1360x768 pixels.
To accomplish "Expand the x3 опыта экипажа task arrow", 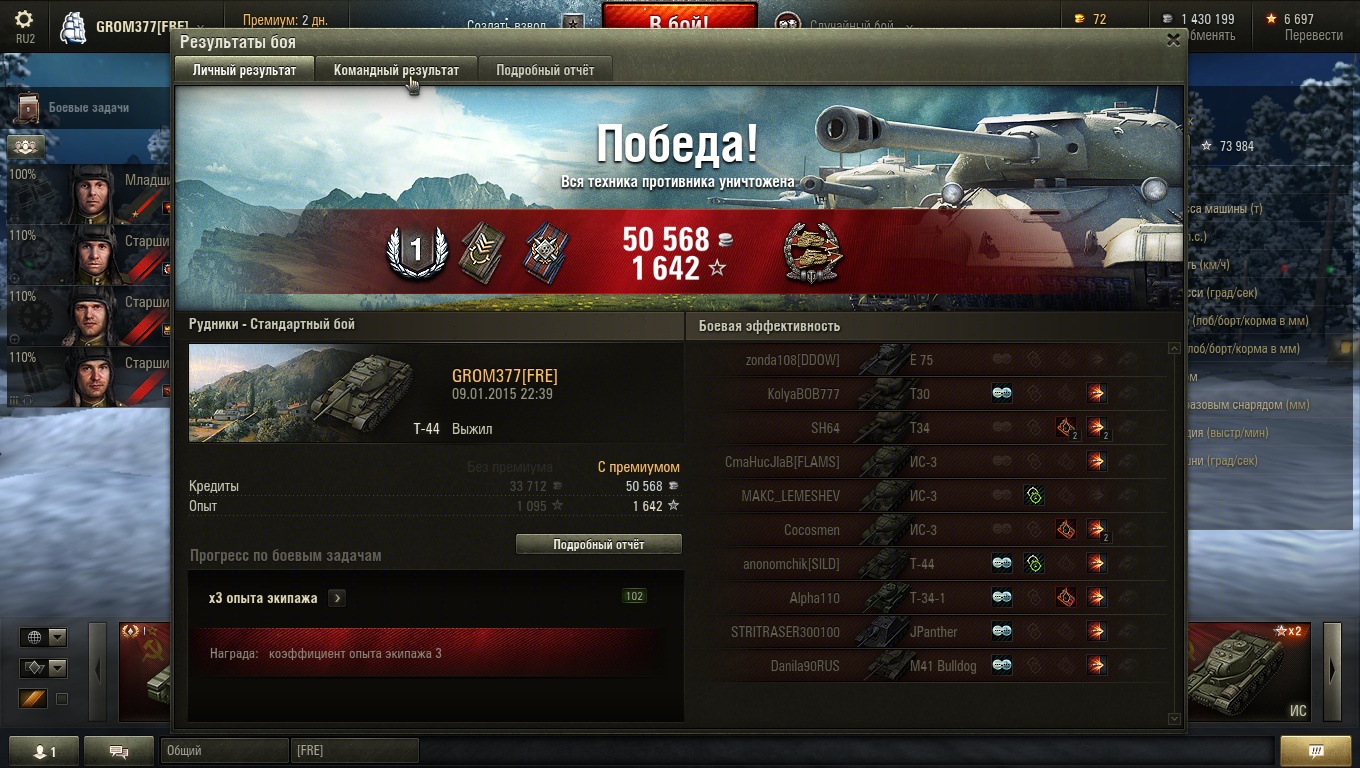I will click(x=337, y=598).
